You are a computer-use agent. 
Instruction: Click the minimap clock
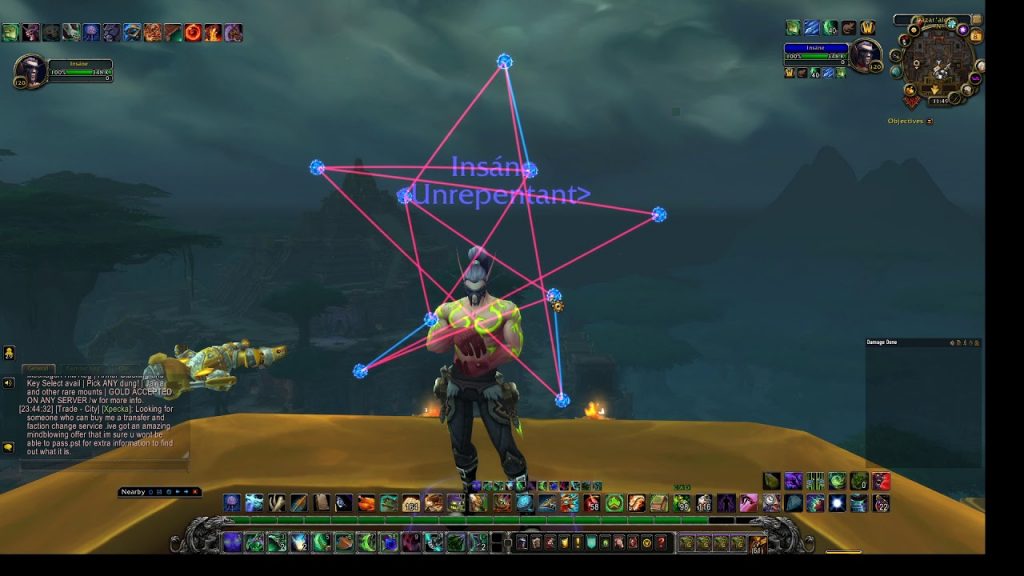coord(939,100)
